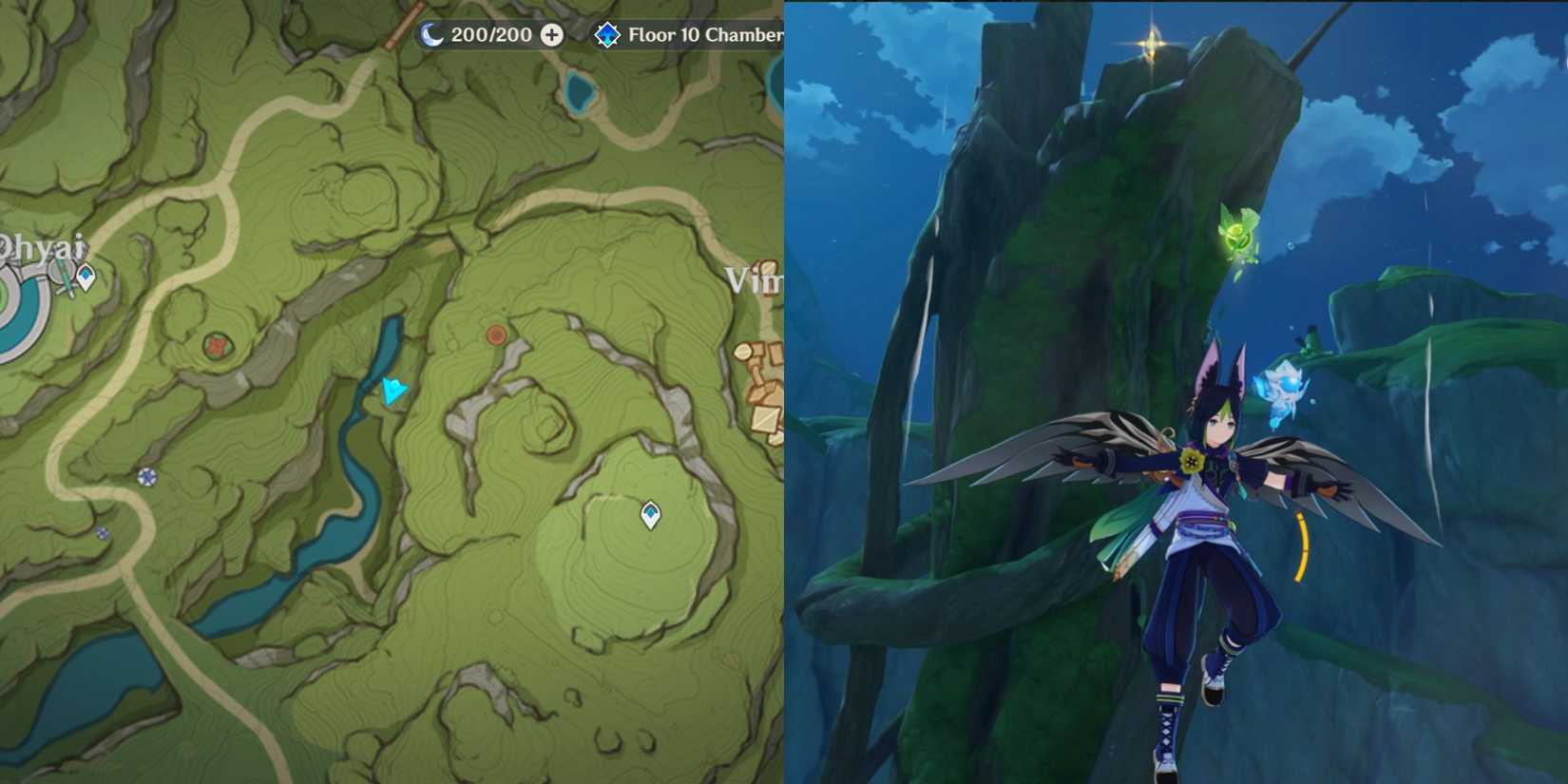Screen dimensions: 1568x784
Task: Click the Ohyai location name
Action: click(40, 248)
